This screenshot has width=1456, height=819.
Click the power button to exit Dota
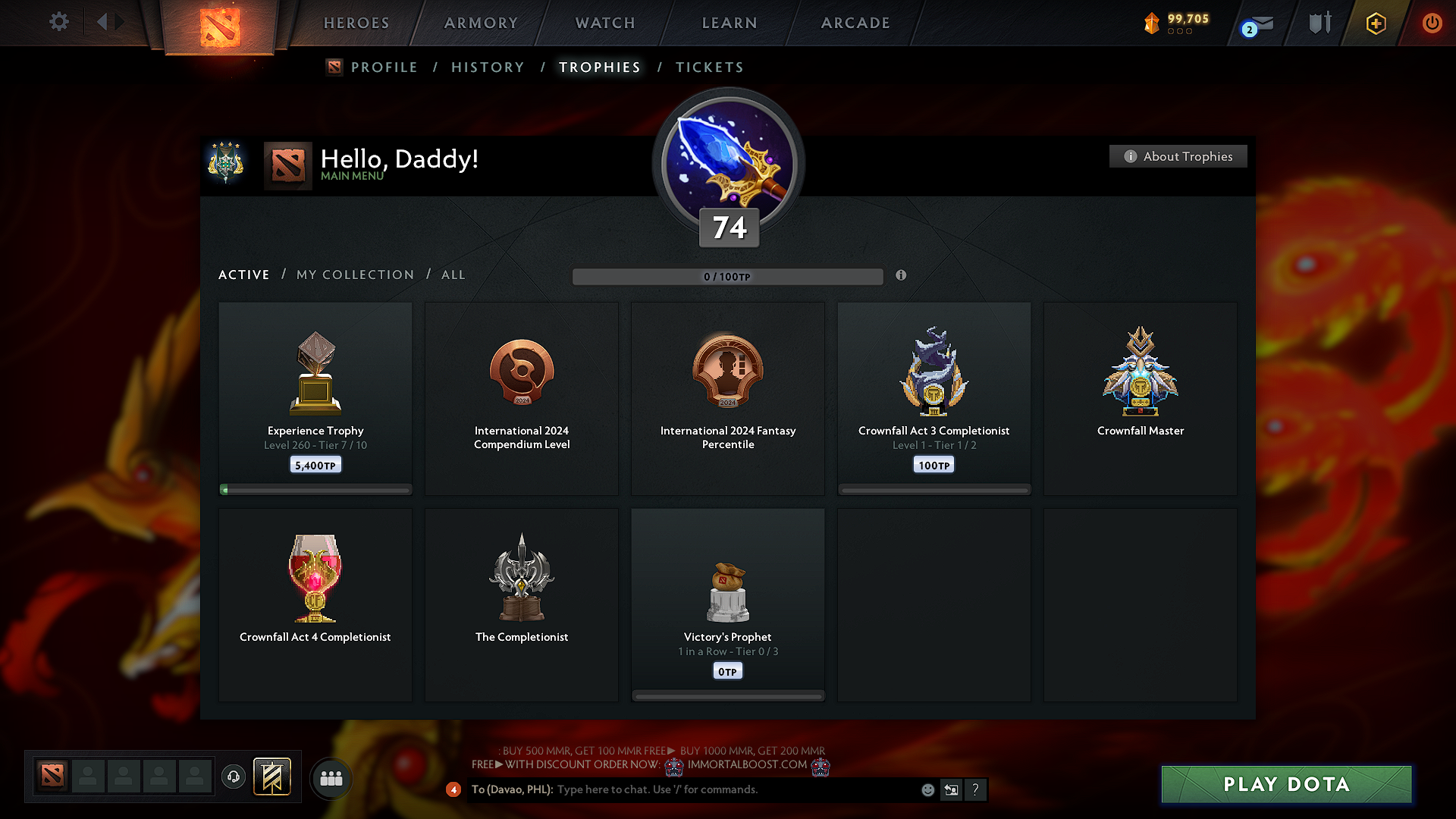(x=1432, y=23)
